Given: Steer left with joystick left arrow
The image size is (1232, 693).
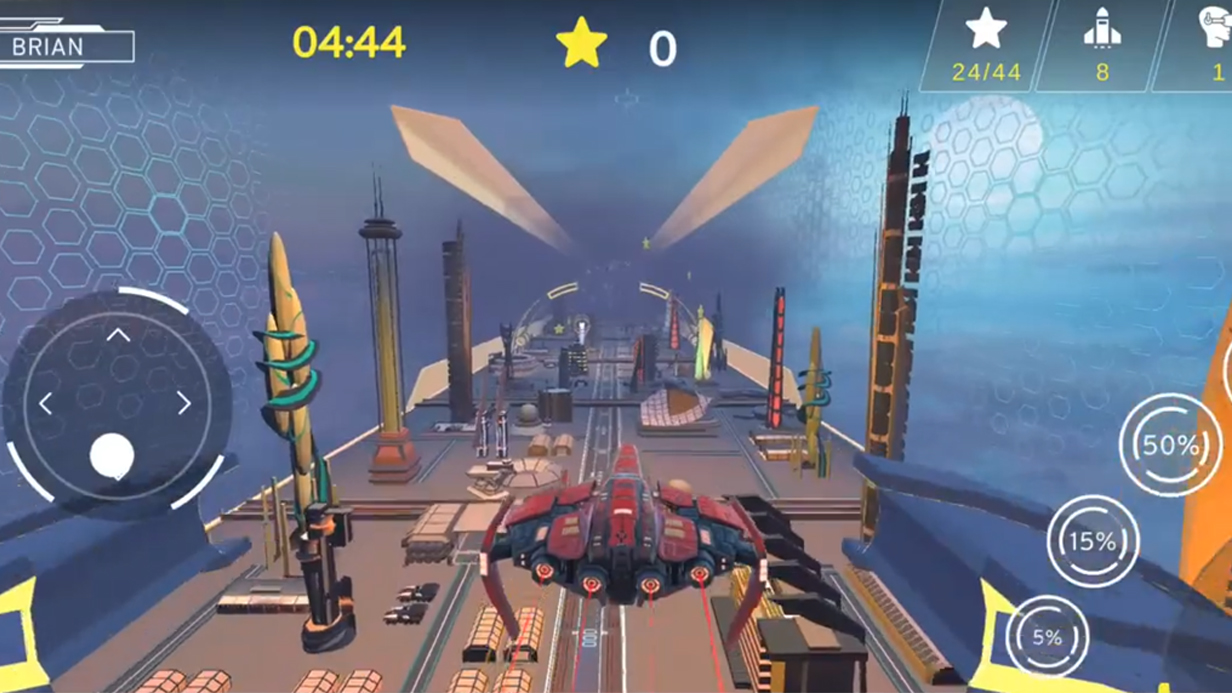Looking at the screenshot, I should coord(46,403).
